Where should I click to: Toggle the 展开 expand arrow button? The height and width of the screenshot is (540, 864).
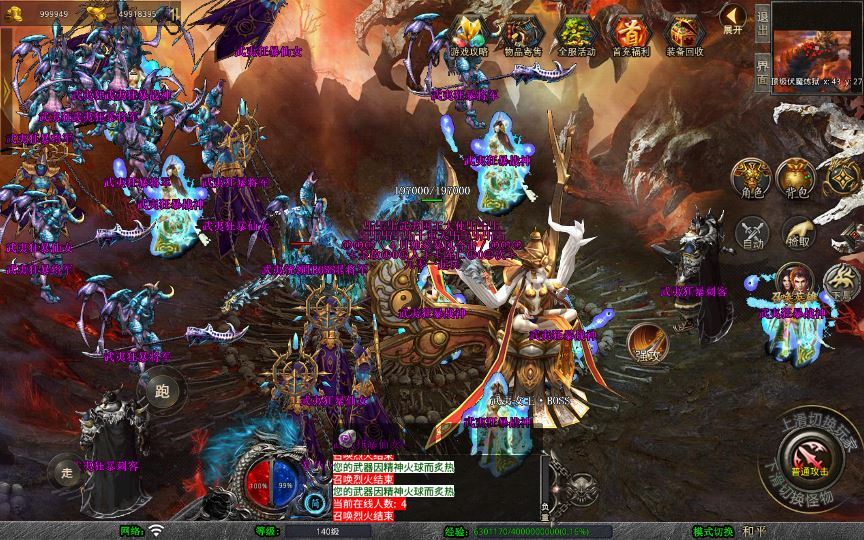pyautogui.click(x=733, y=20)
